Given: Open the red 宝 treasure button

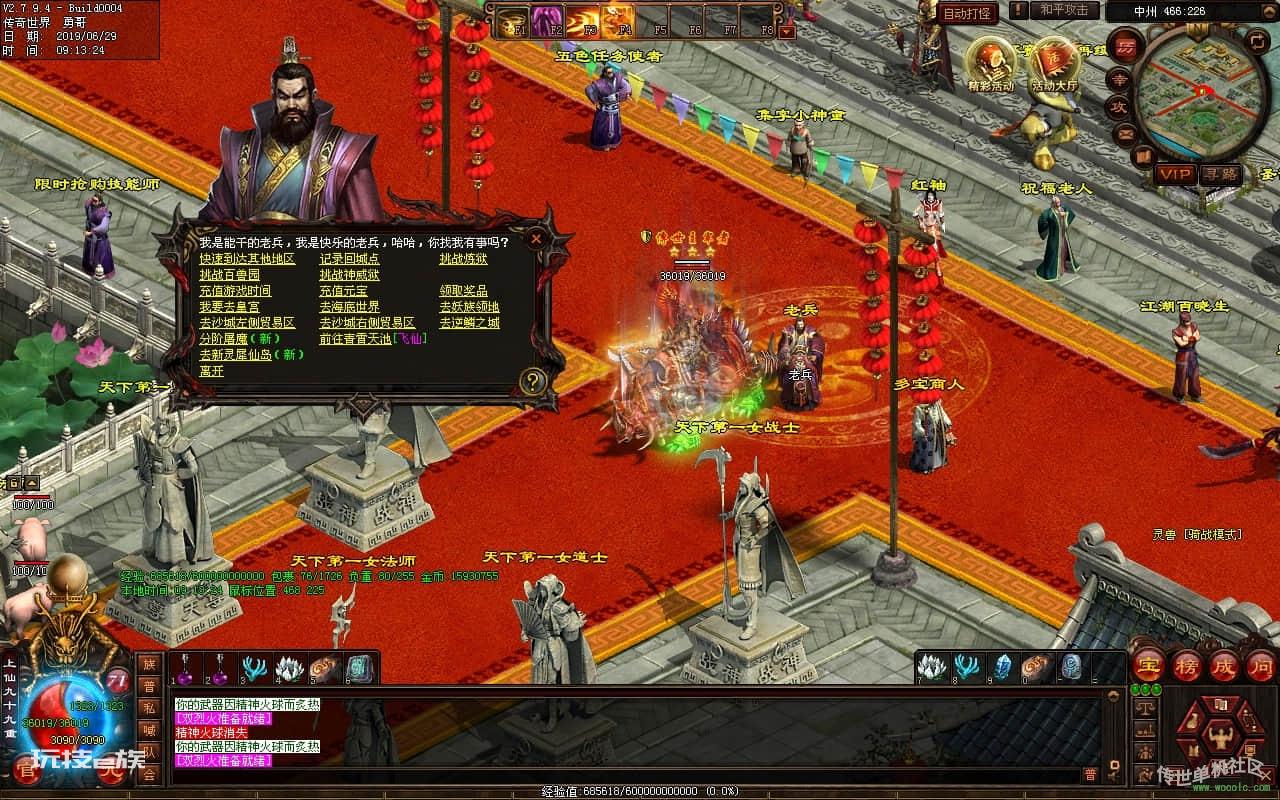Looking at the screenshot, I should (1147, 665).
